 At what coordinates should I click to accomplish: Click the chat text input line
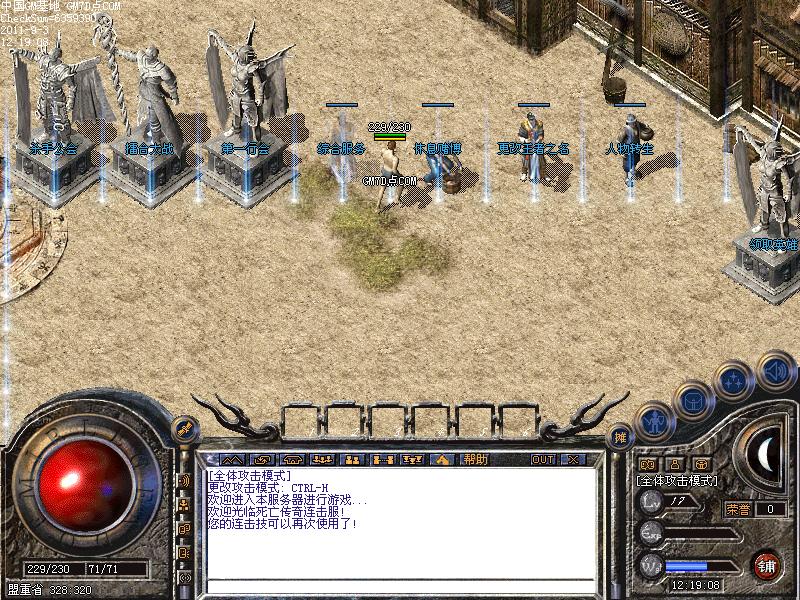(x=400, y=586)
